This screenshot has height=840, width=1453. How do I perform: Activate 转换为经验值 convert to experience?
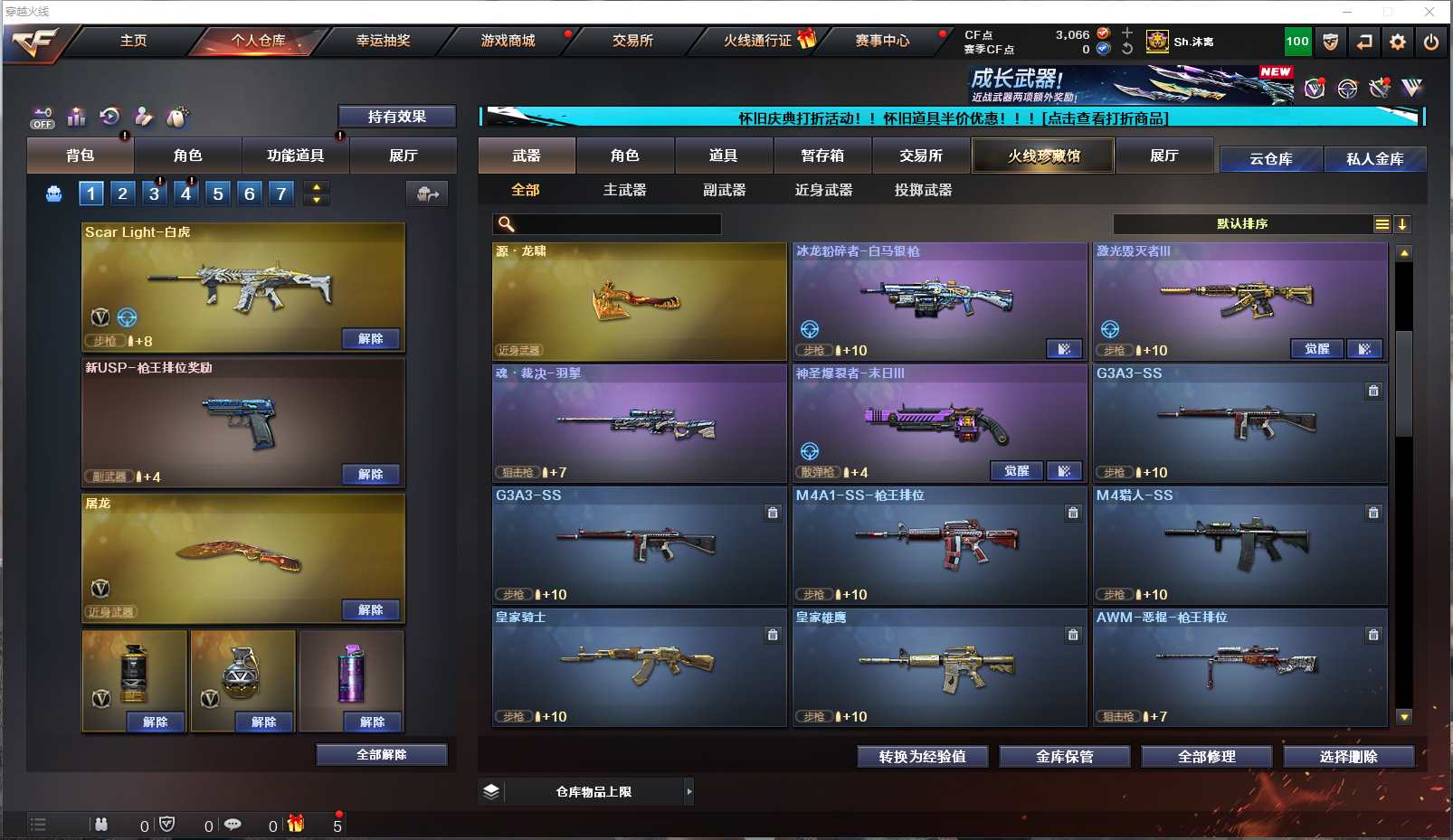[x=922, y=757]
